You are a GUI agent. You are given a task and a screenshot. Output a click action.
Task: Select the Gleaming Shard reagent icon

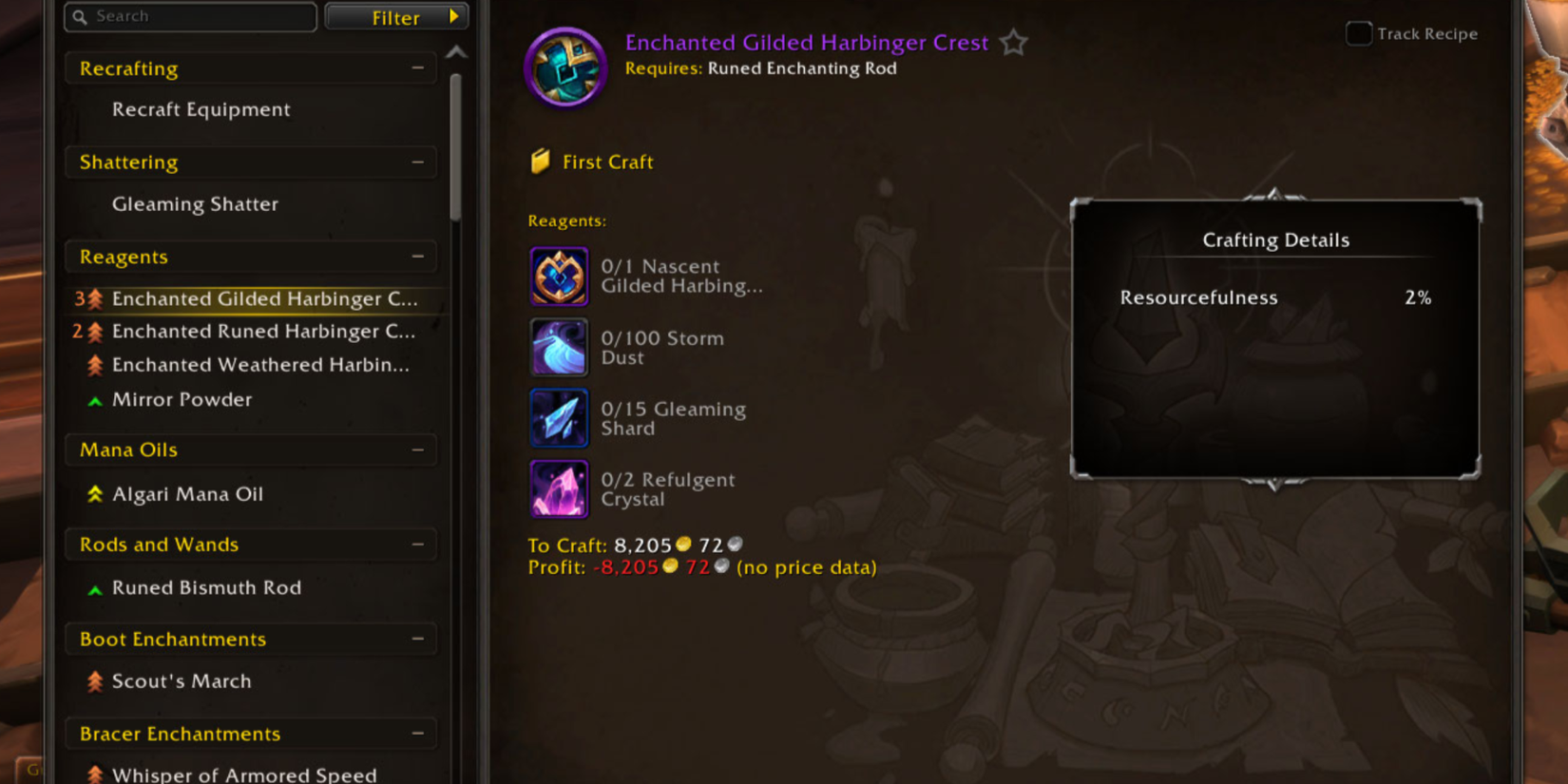pos(559,418)
